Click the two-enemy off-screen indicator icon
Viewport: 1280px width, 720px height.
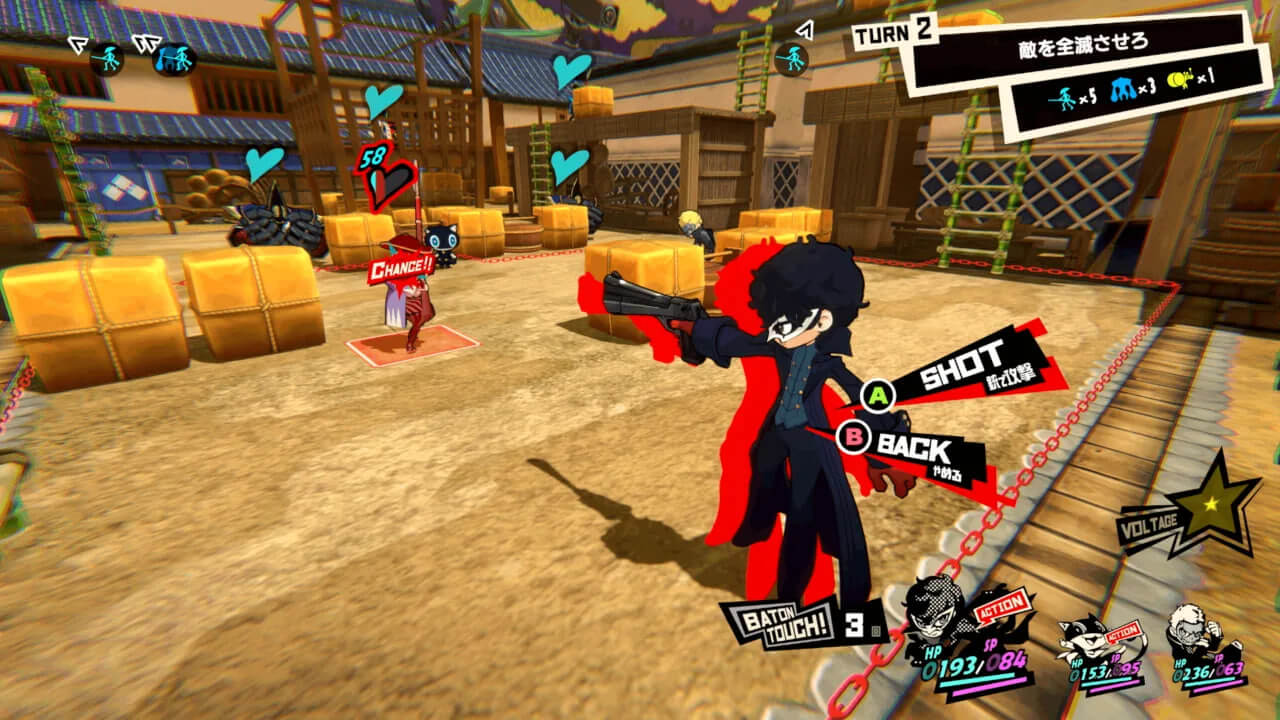[174, 58]
